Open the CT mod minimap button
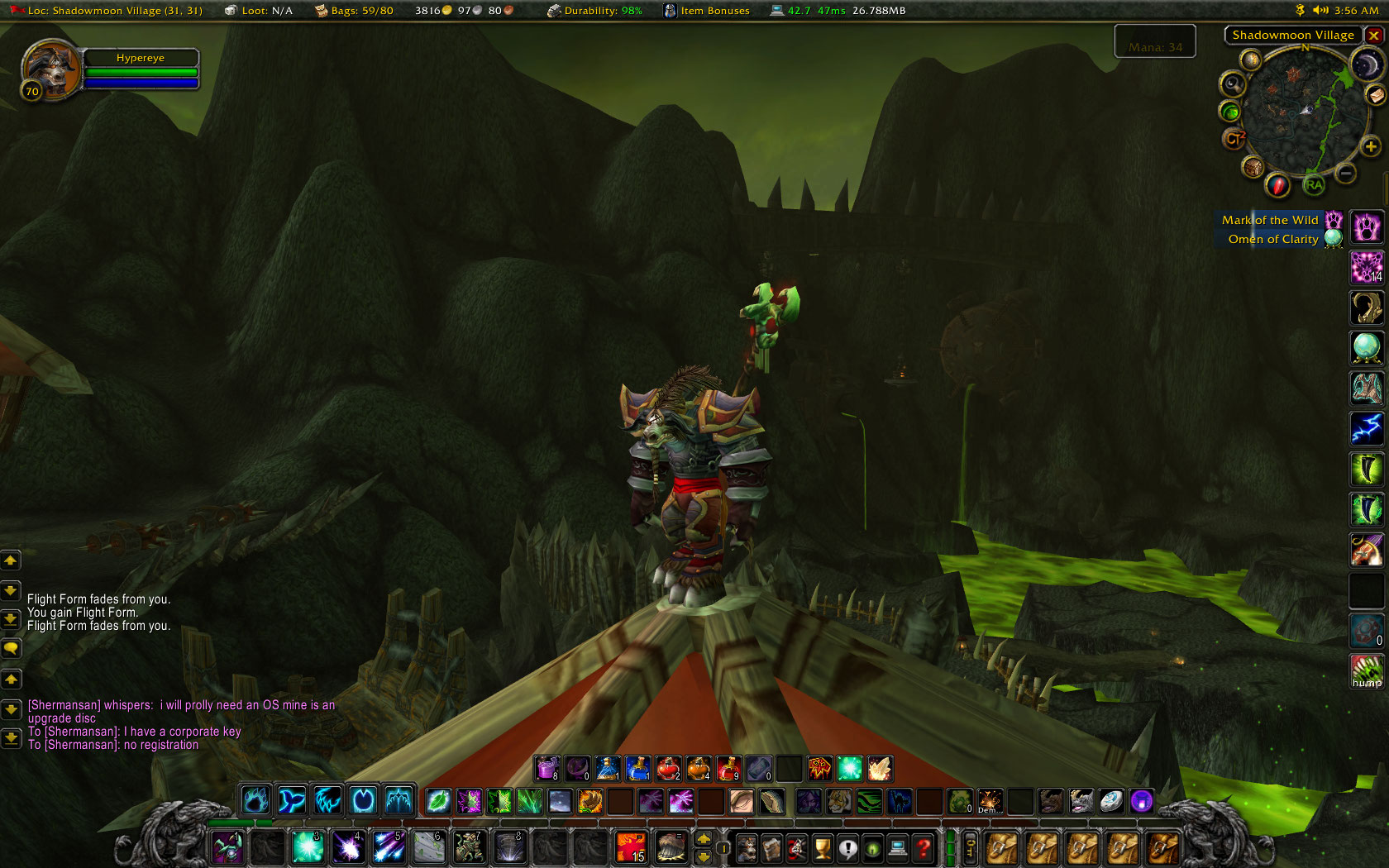This screenshot has height=868, width=1389. [x=1234, y=139]
